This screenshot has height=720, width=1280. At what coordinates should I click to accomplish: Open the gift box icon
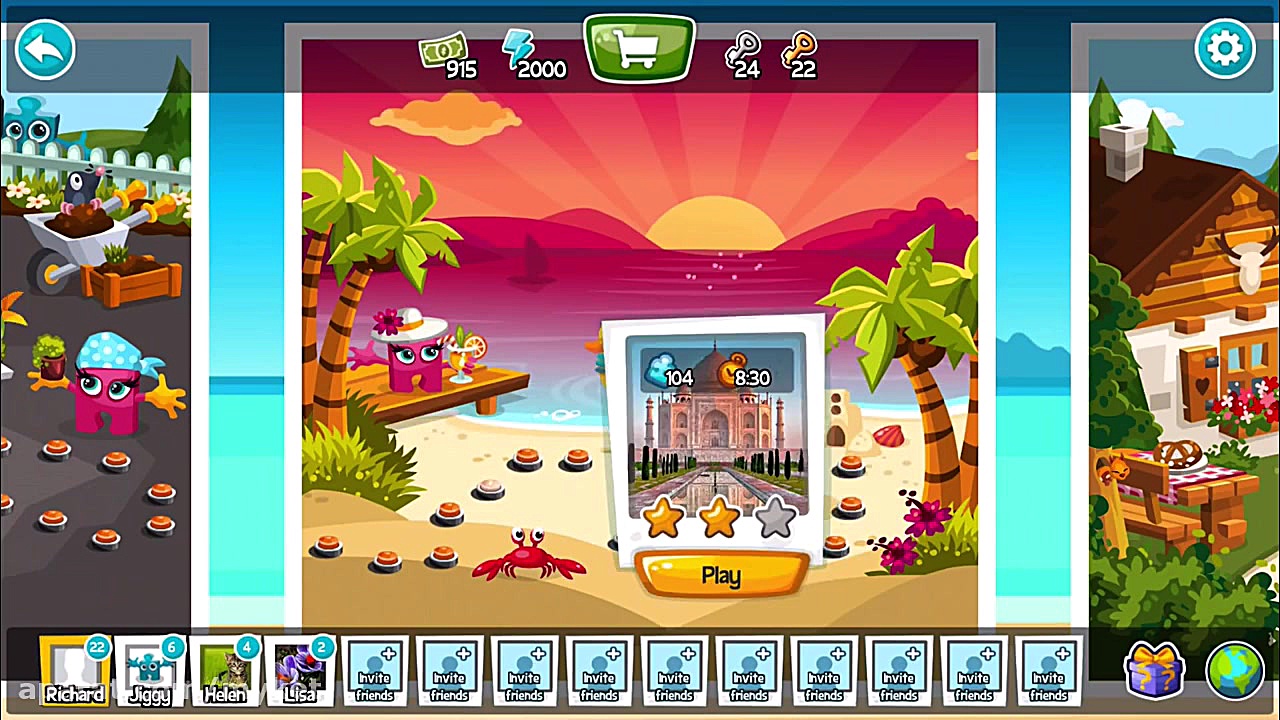tap(1155, 670)
